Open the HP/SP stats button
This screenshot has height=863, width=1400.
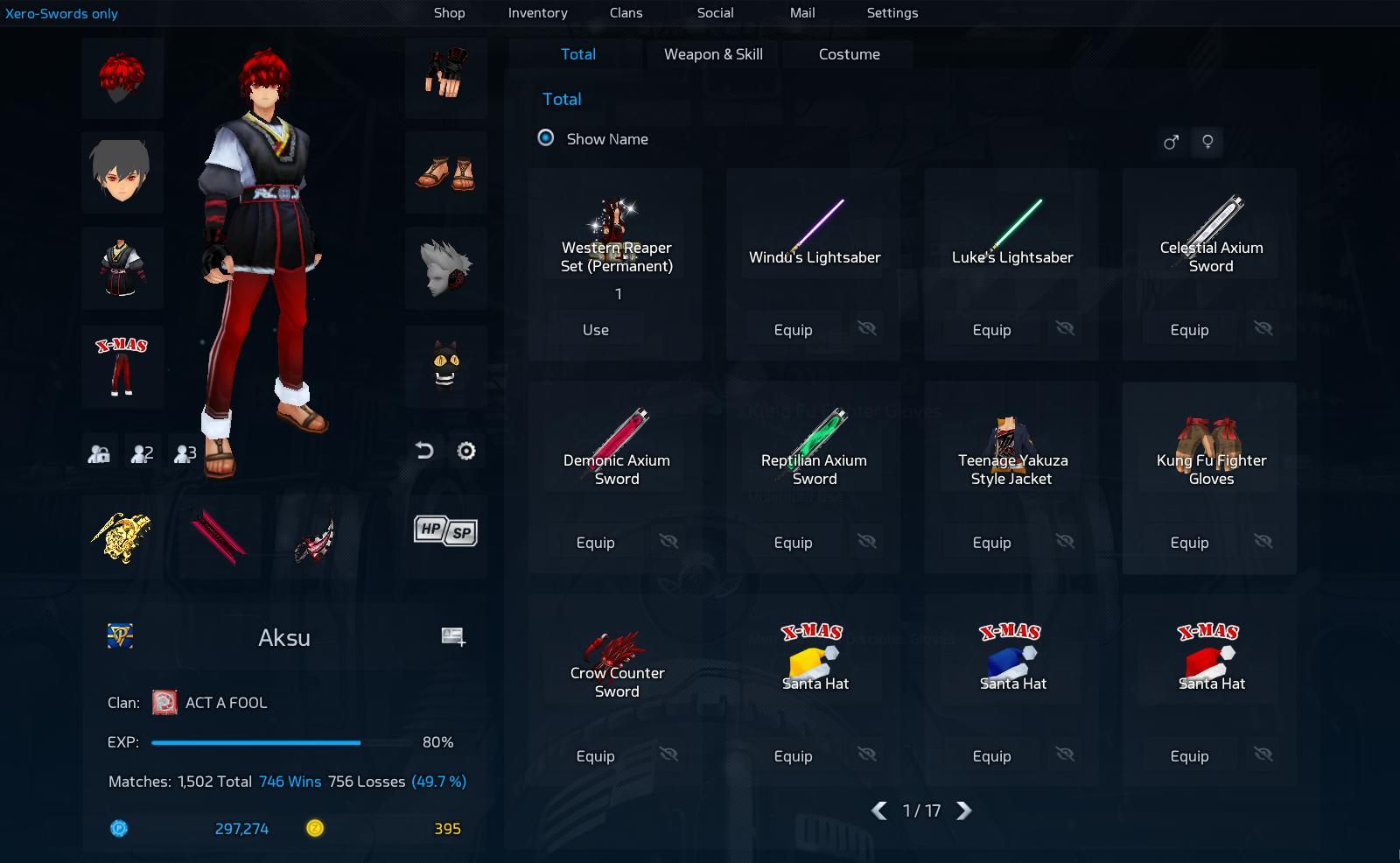pyautogui.click(x=445, y=531)
